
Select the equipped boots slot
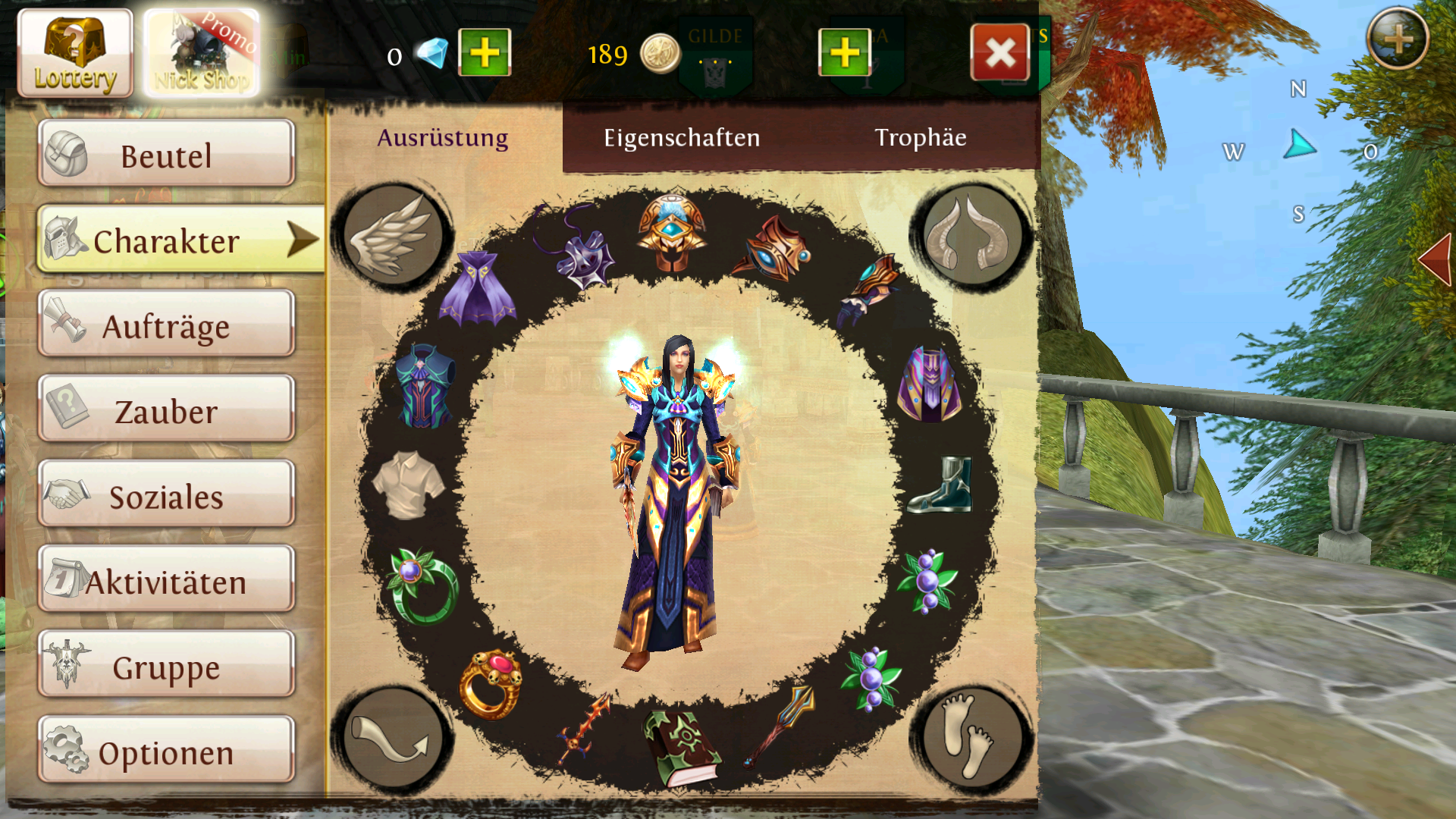[941, 485]
